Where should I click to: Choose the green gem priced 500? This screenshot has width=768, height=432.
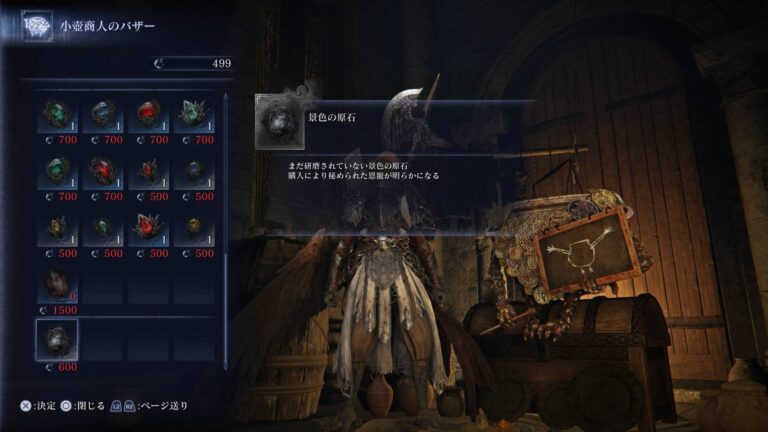tap(101, 228)
